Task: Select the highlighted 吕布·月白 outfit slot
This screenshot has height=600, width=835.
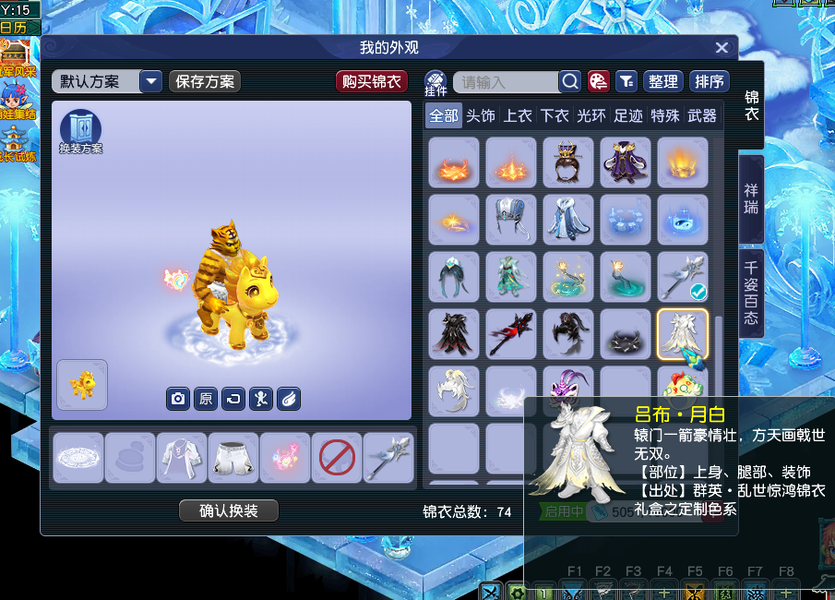Action: coord(682,334)
